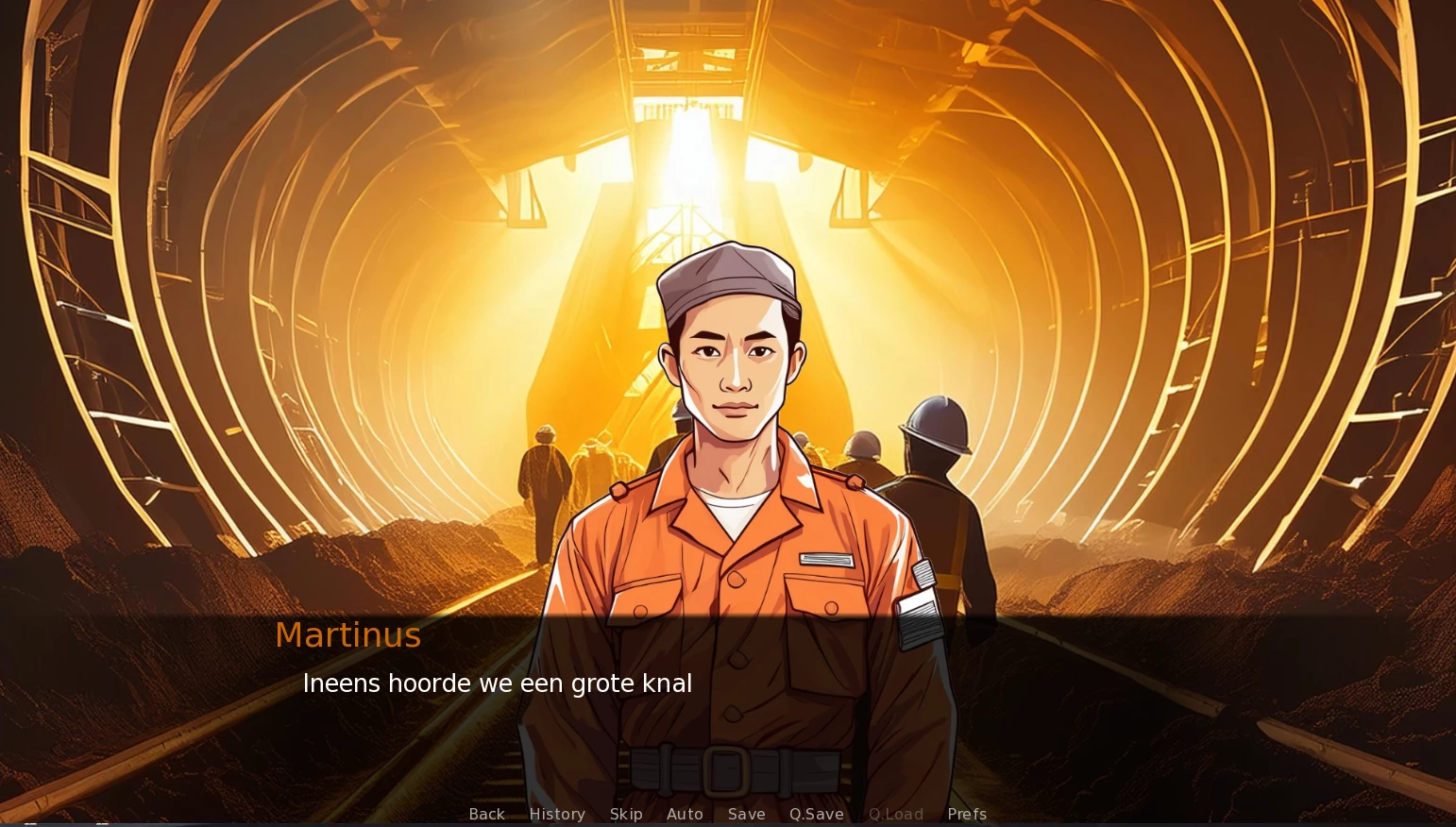1456x827 pixels.
Task: Toggle Auto read mode on
Action: 686,814
